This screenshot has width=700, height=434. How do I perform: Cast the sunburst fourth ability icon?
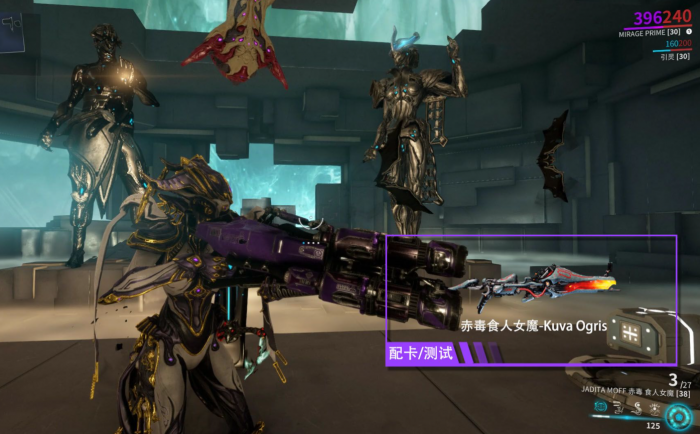pyautogui.click(x=653, y=408)
